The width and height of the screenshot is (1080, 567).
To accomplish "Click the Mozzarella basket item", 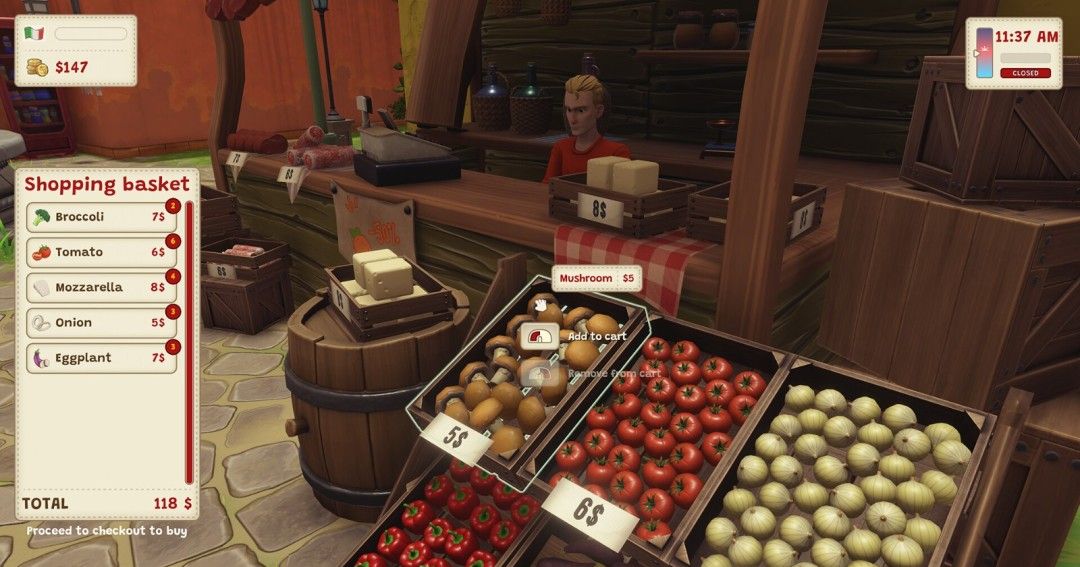I will point(100,287).
